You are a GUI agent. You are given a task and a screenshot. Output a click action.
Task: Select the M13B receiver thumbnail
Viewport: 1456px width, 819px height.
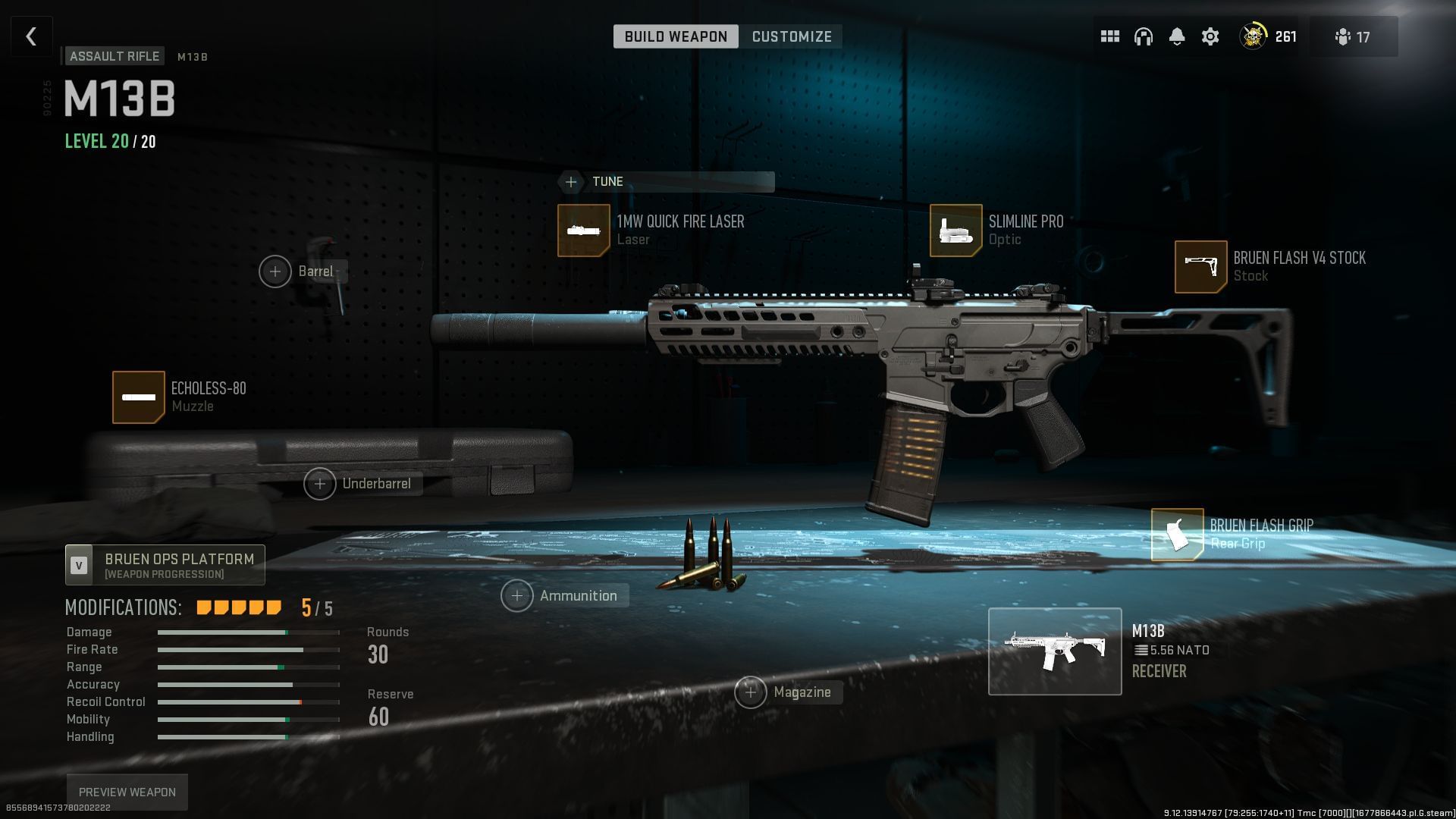tap(1055, 651)
